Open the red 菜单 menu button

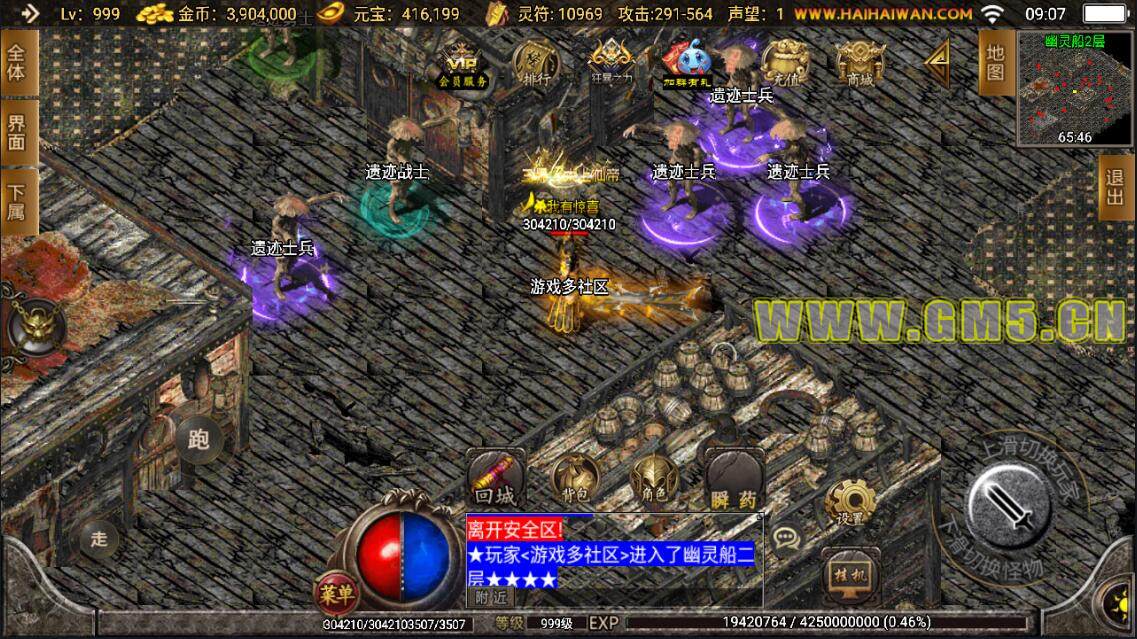click(x=337, y=593)
